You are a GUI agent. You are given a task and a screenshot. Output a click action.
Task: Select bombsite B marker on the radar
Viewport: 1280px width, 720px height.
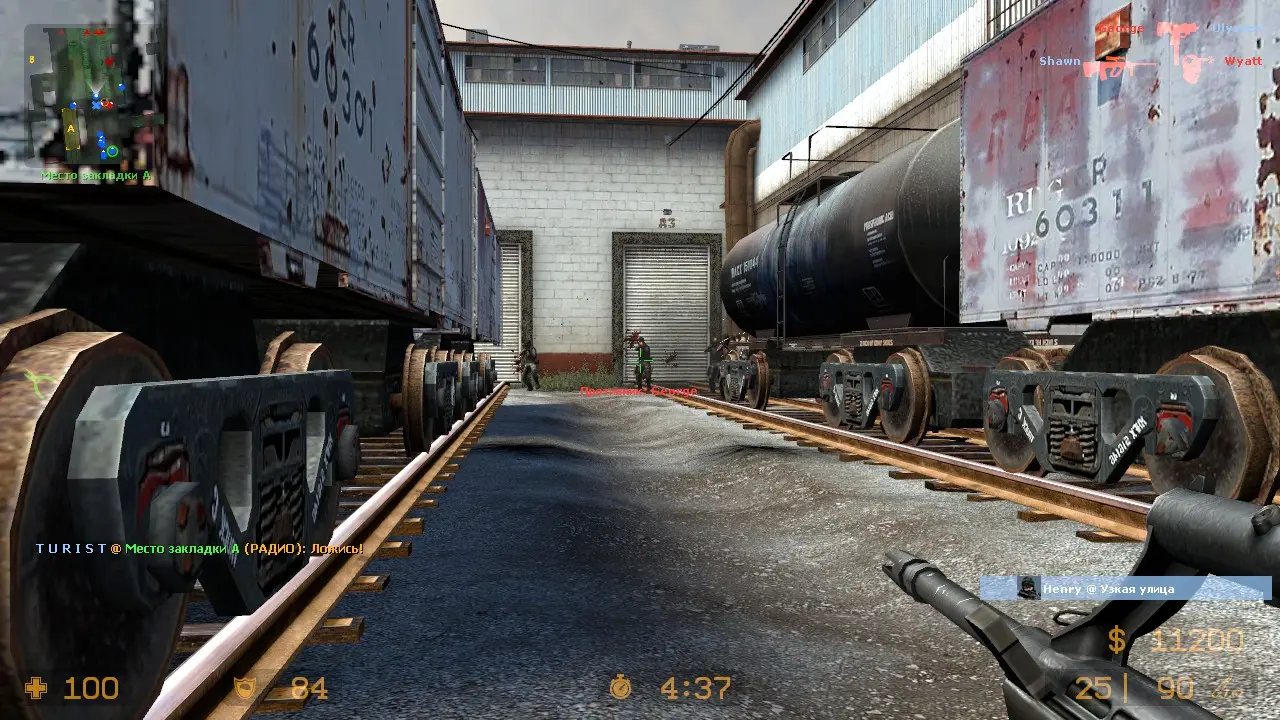pos(33,59)
